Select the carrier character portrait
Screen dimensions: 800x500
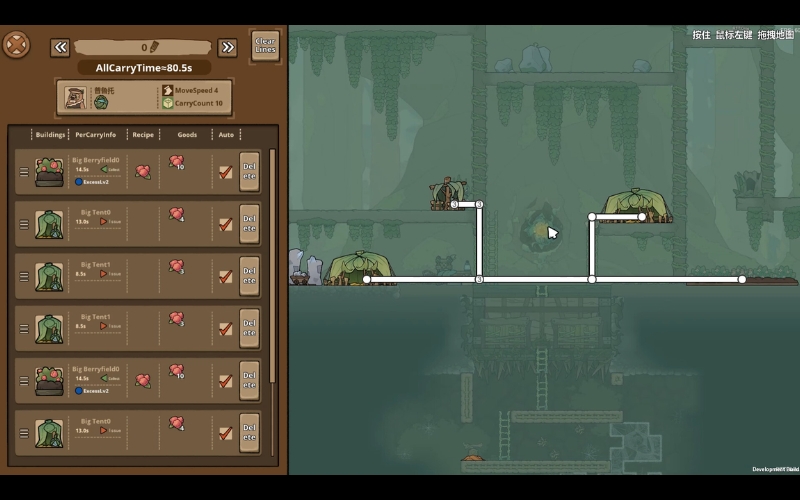(77, 97)
